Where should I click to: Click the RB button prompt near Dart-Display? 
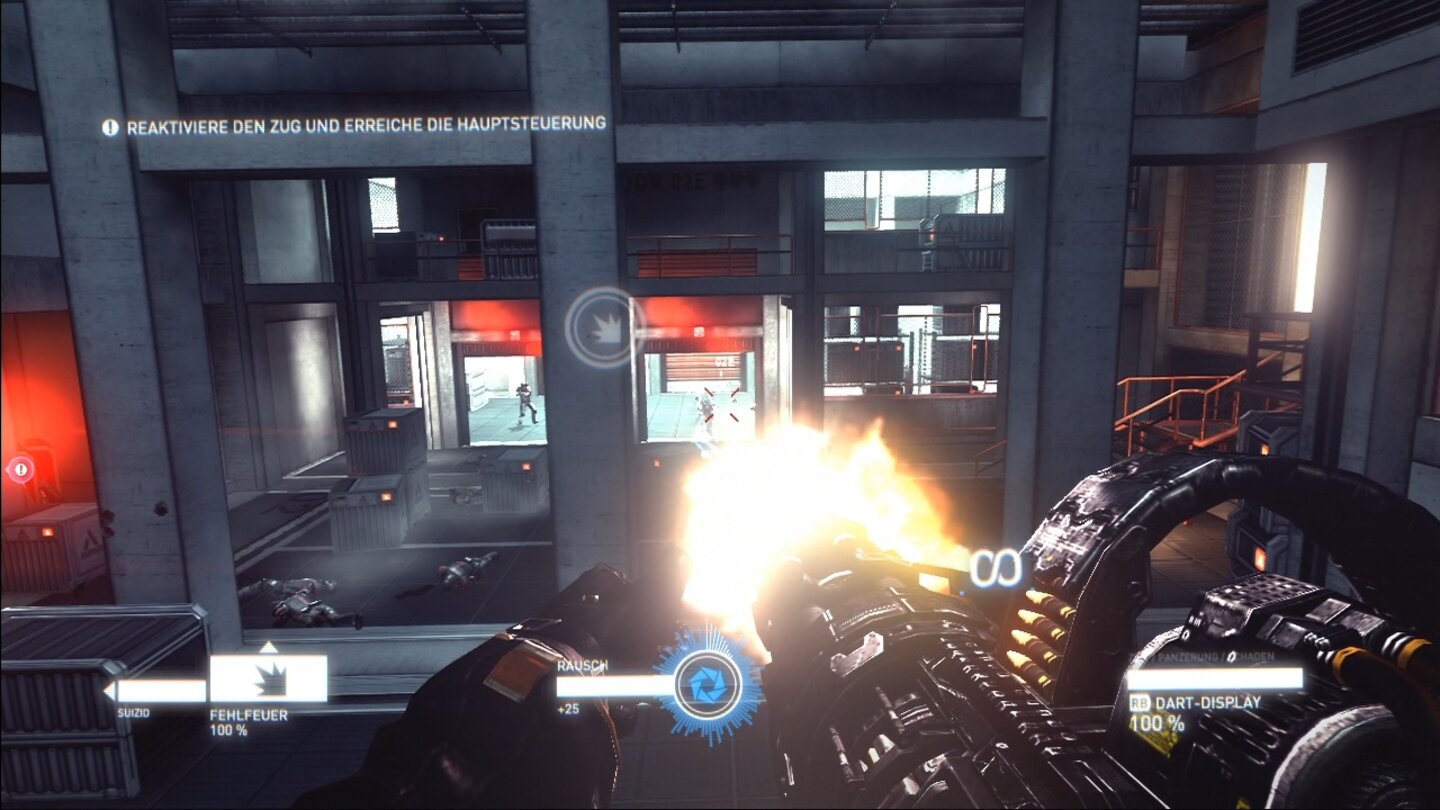1141,702
